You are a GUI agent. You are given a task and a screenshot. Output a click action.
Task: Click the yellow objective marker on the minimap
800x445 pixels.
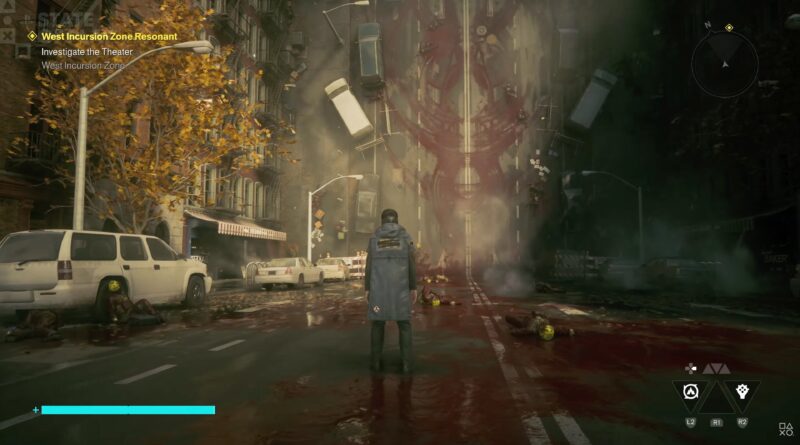click(x=729, y=28)
